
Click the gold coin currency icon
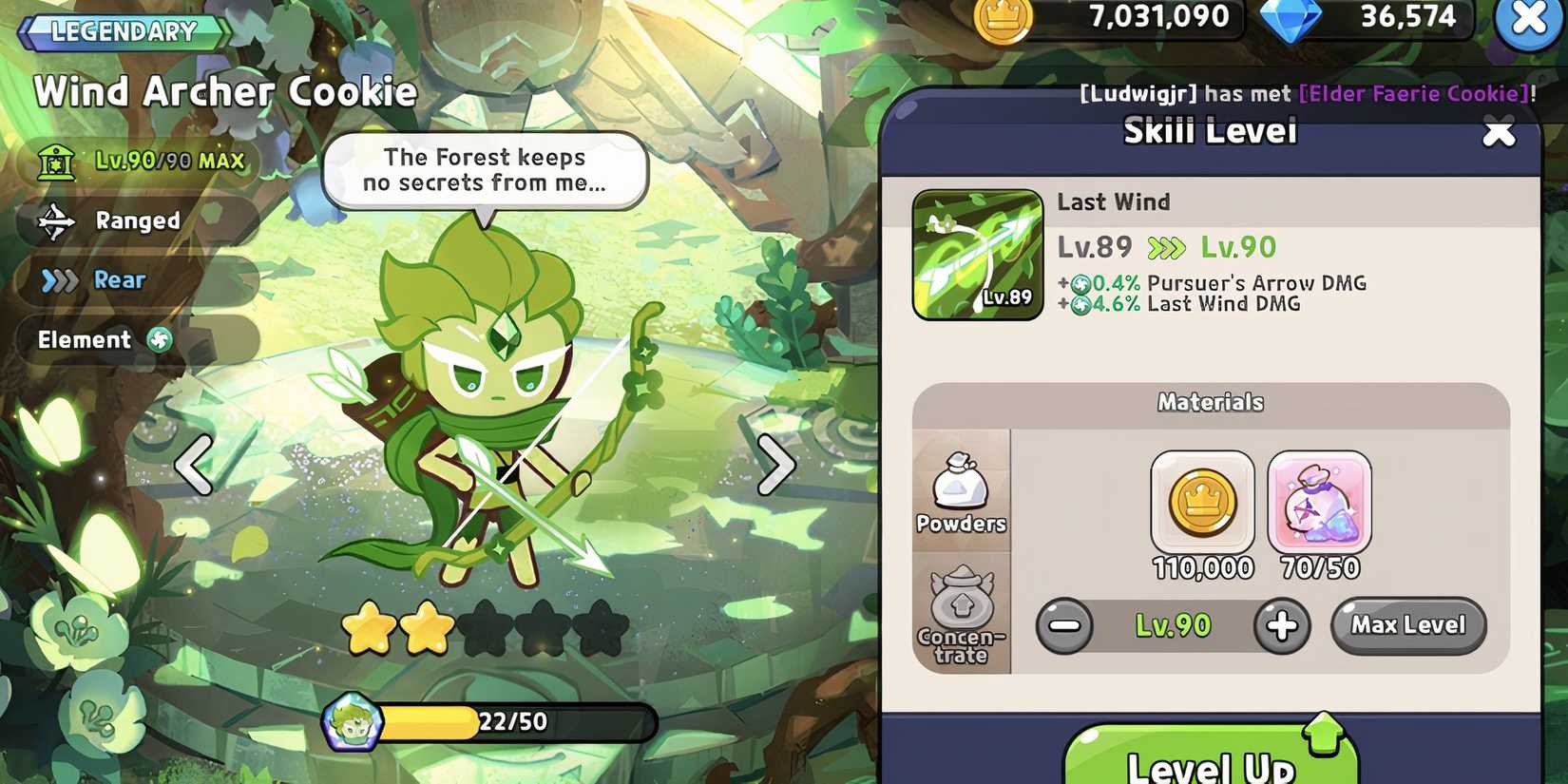(1003, 17)
